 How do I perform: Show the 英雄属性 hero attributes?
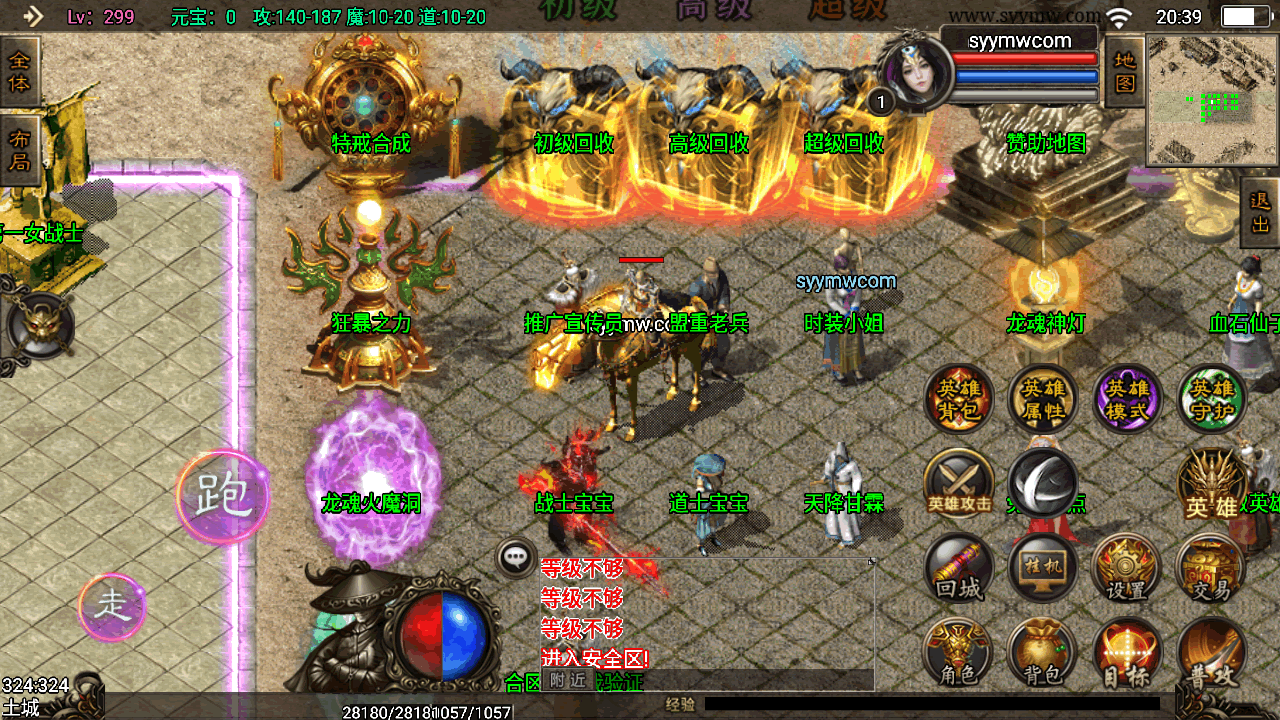click(x=1043, y=399)
